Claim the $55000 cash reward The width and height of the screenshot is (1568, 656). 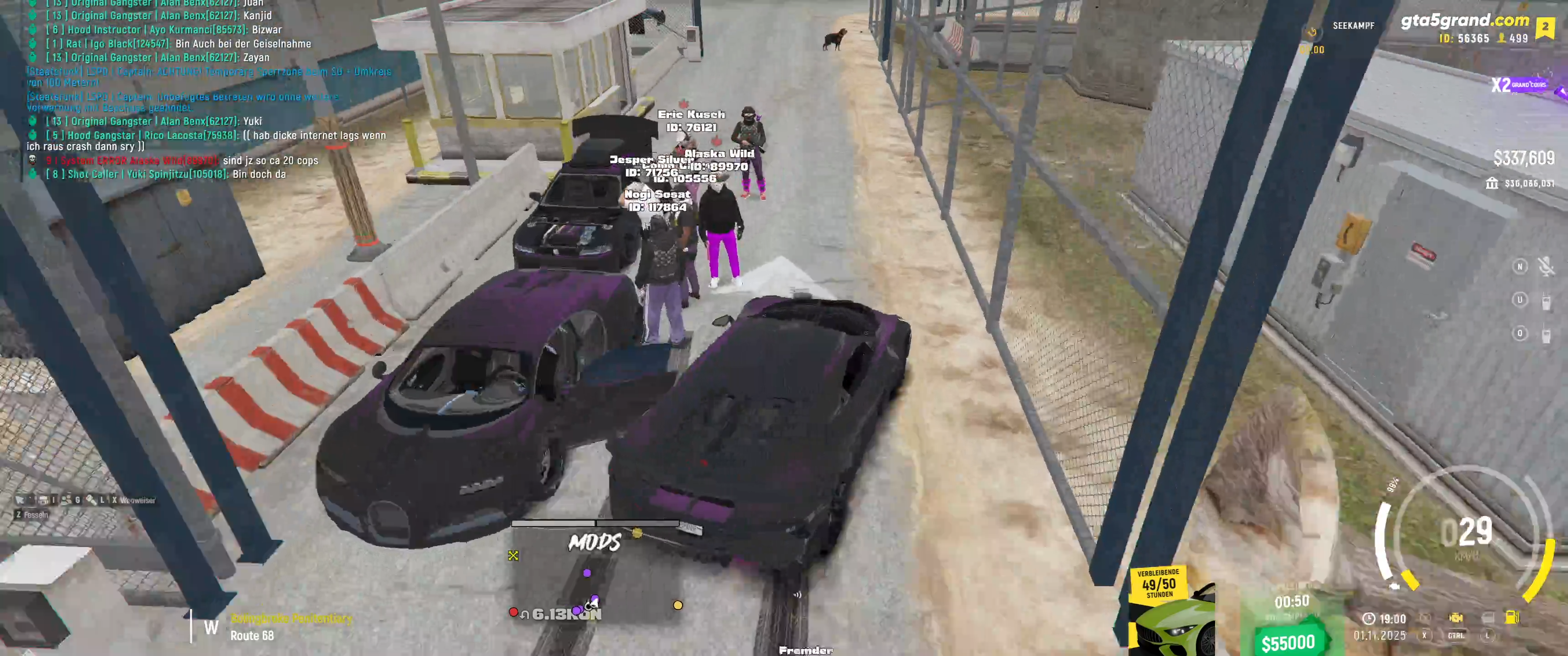(1288, 642)
